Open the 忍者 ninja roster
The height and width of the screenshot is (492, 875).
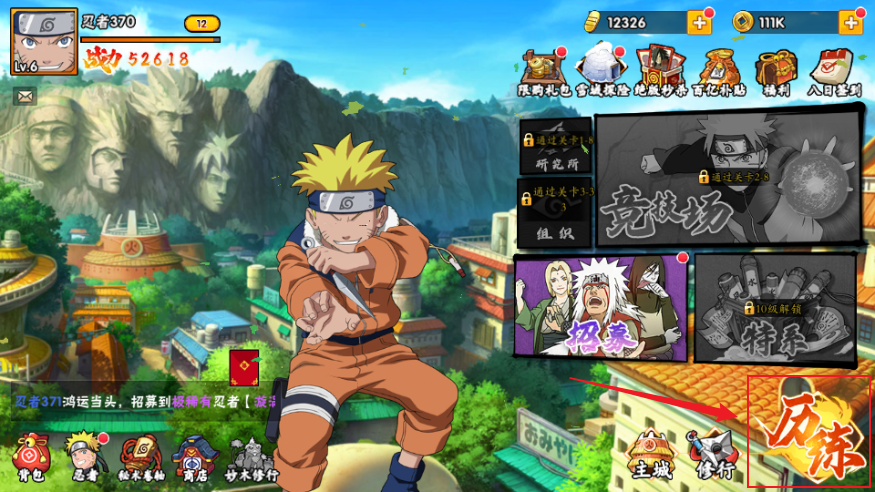click(x=87, y=458)
